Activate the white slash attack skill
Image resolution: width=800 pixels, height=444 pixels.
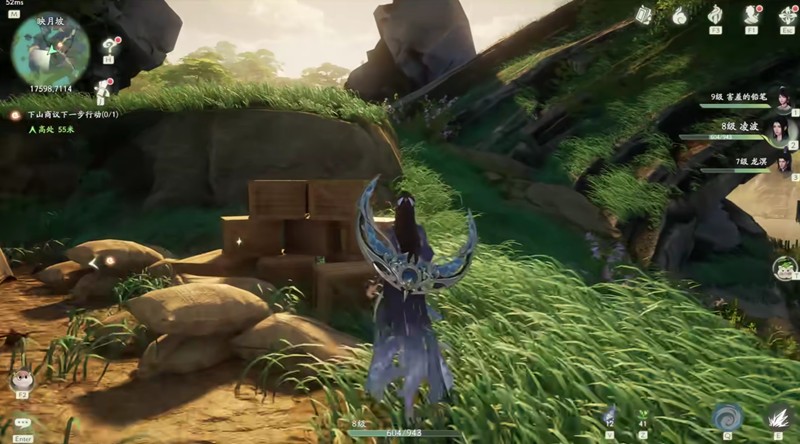pos(779,417)
